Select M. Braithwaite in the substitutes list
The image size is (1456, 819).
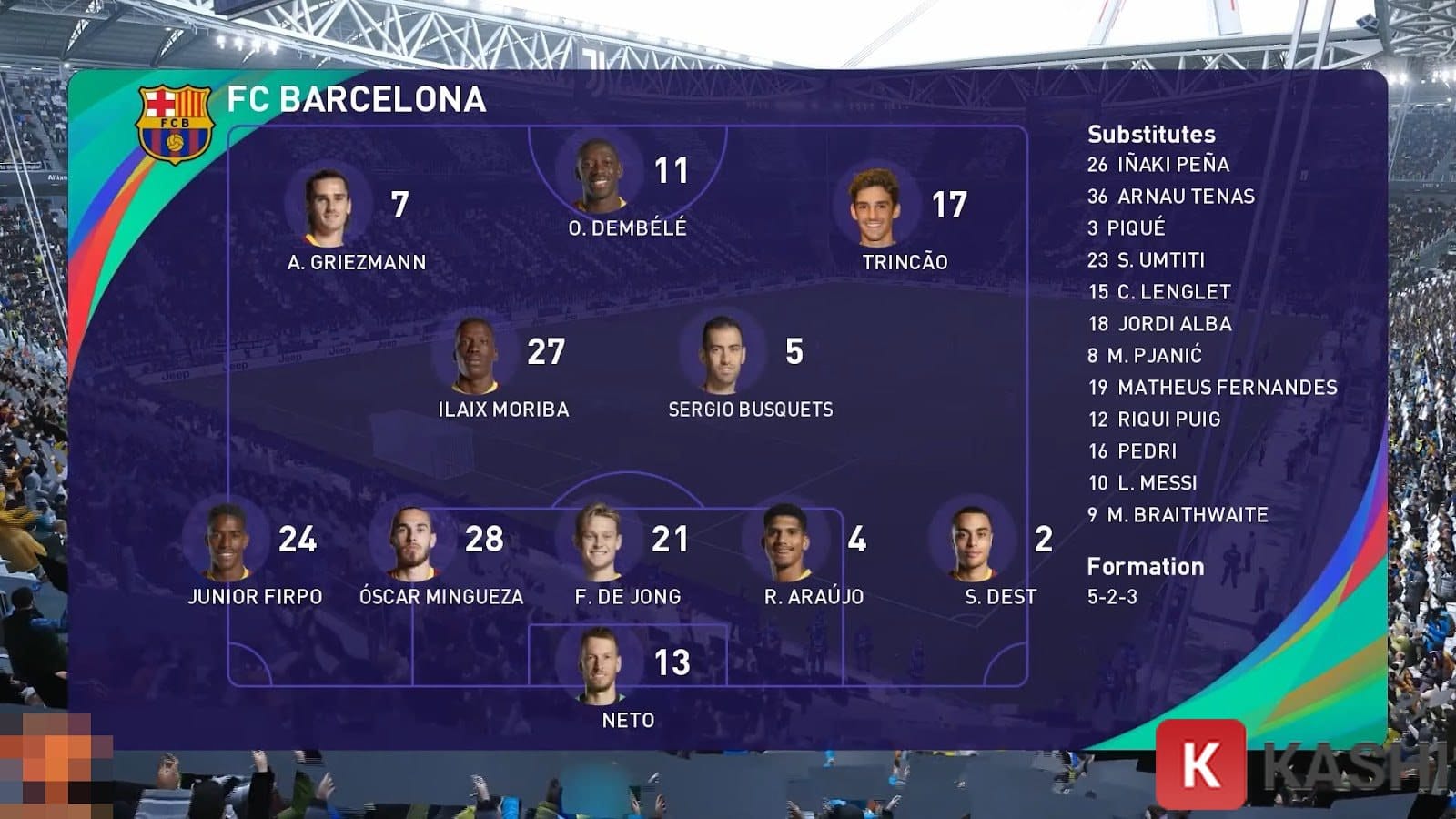(1178, 515)
